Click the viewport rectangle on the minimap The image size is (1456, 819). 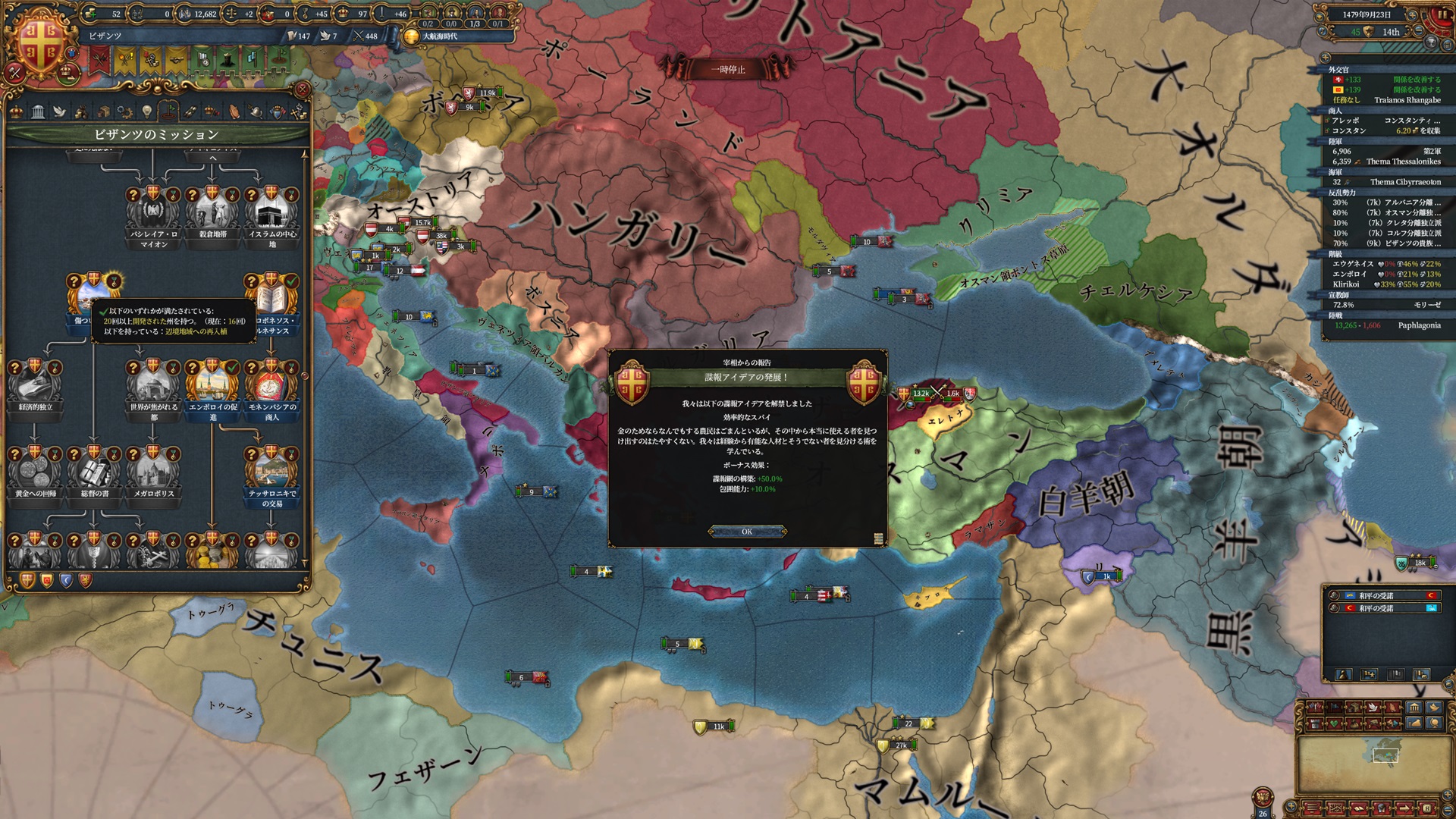coord(1385,755)
